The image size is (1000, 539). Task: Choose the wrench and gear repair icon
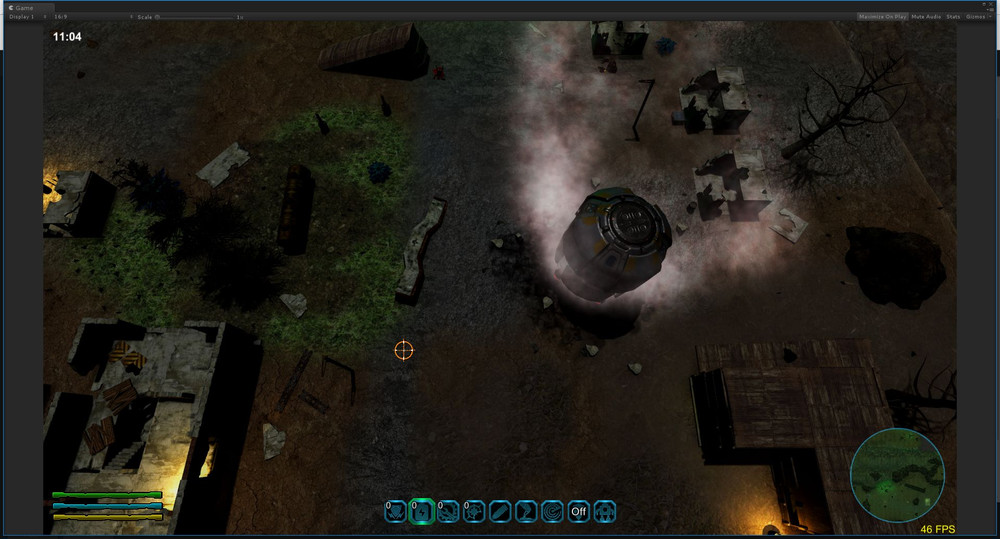click(448, 512)
